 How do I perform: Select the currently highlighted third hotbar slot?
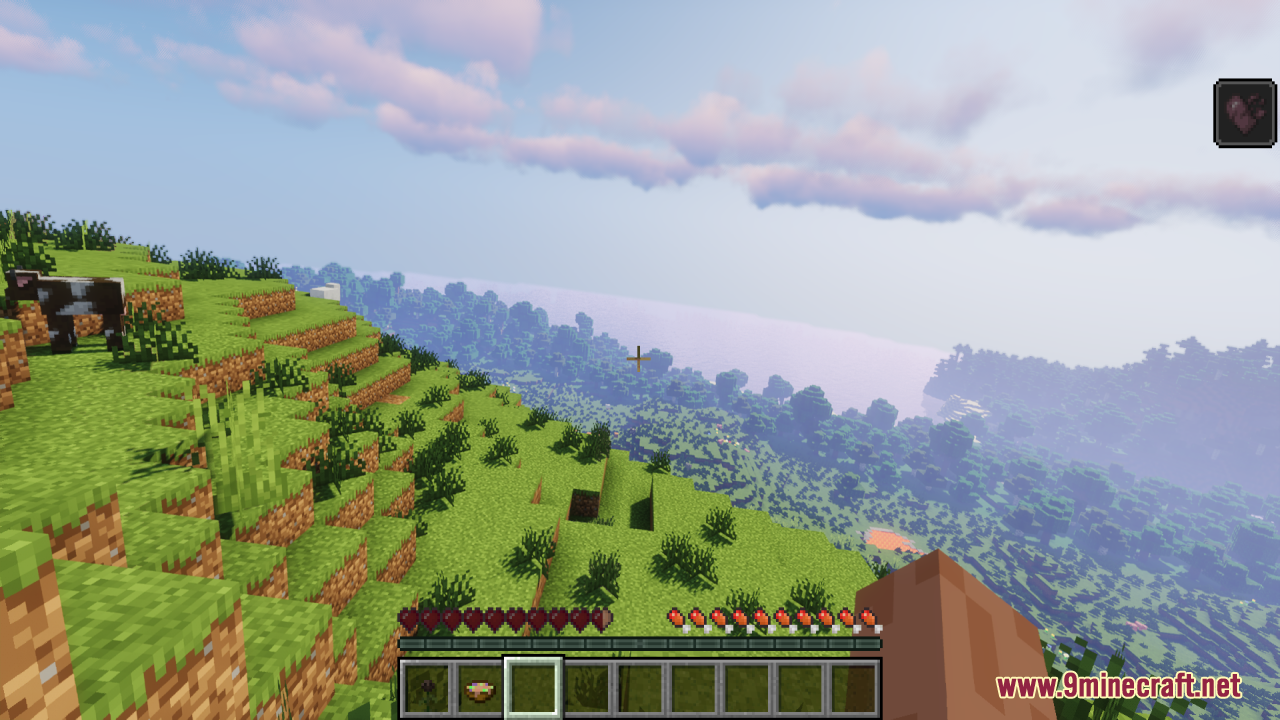531,688
